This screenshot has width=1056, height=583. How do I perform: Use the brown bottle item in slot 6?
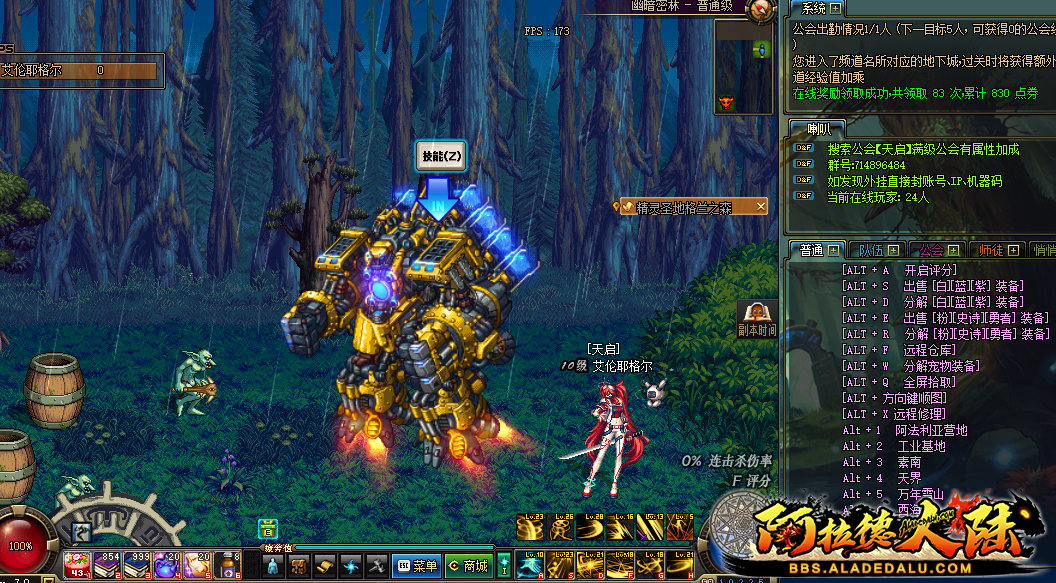click(229, 565)
